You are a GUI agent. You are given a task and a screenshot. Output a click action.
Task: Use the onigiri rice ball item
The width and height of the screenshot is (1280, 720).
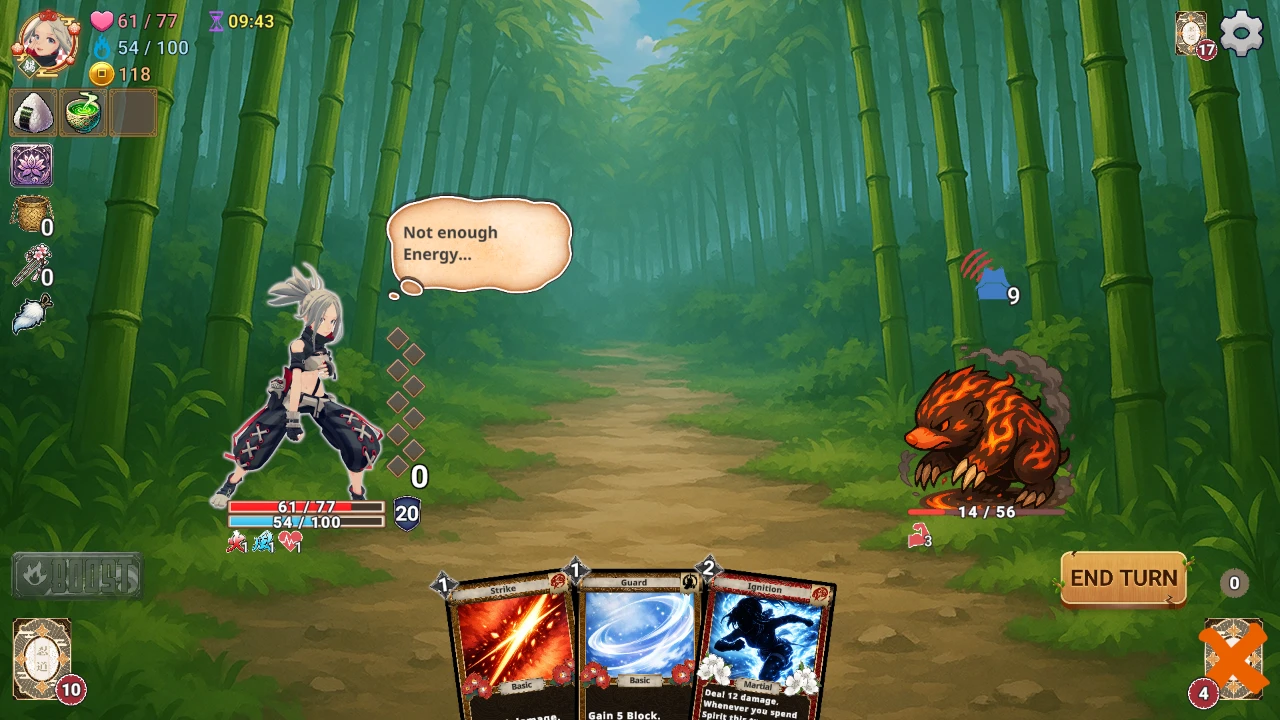33,112
